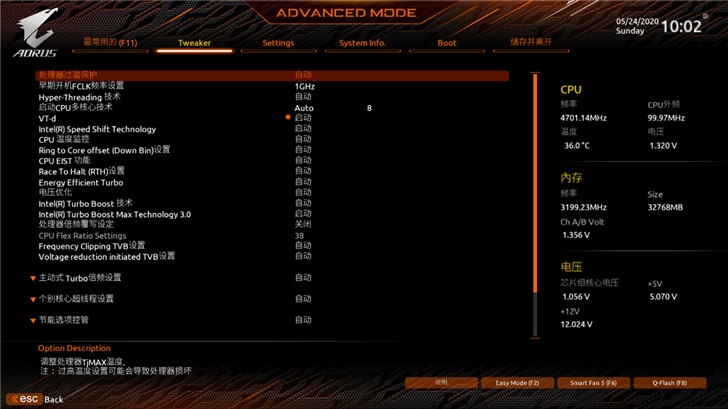This screenshot has width=728, height=409.
Task: Go to the System Info. tab
Action: 362,43
